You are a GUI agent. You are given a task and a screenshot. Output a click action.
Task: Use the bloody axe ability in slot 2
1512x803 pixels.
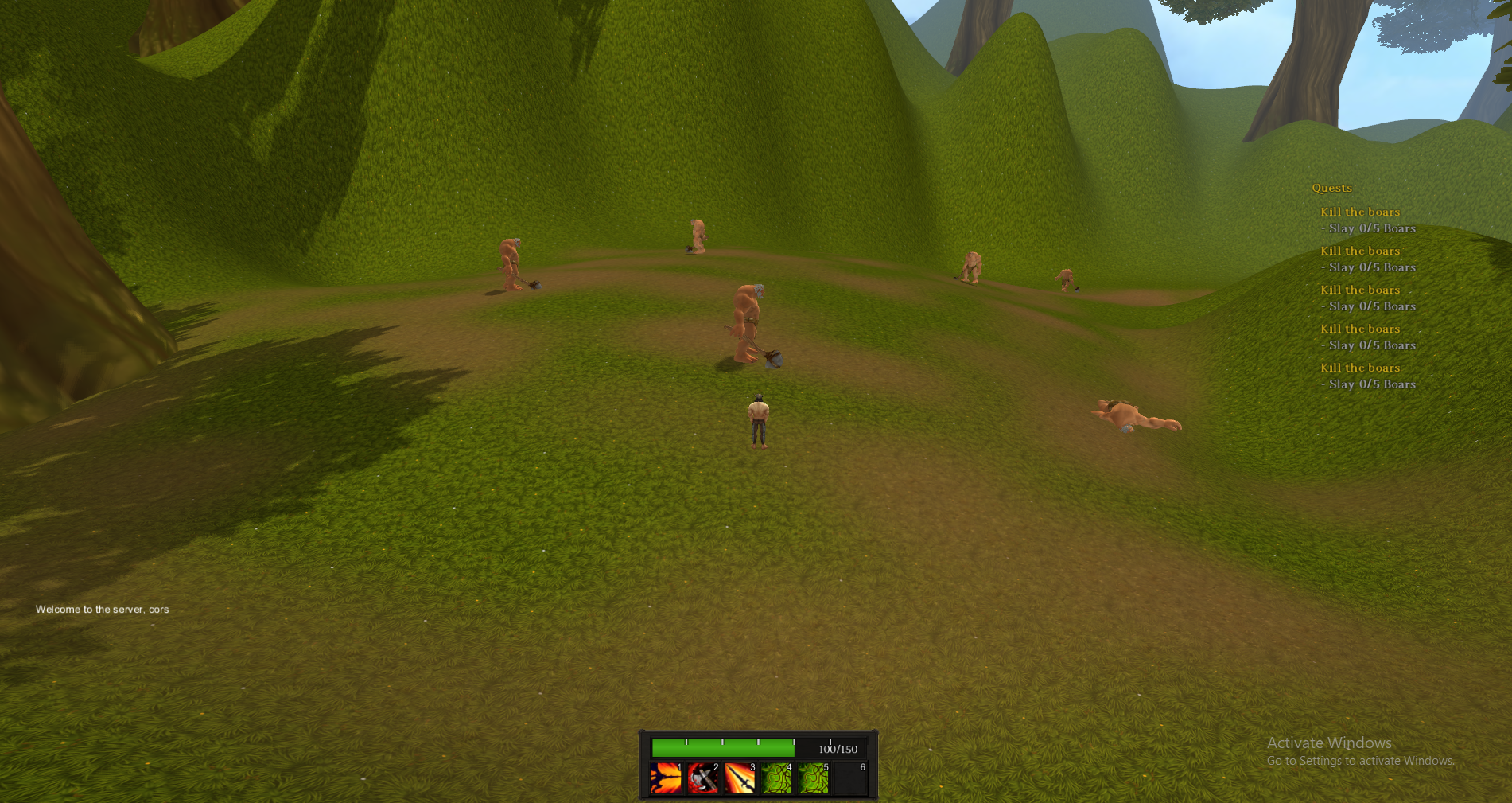pyautogui.click(x=703, y=778)
